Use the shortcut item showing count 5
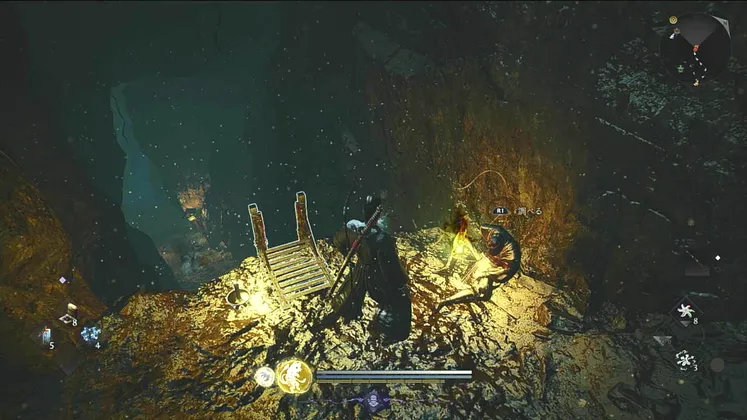Screen dimensions: 747x420 46,336
